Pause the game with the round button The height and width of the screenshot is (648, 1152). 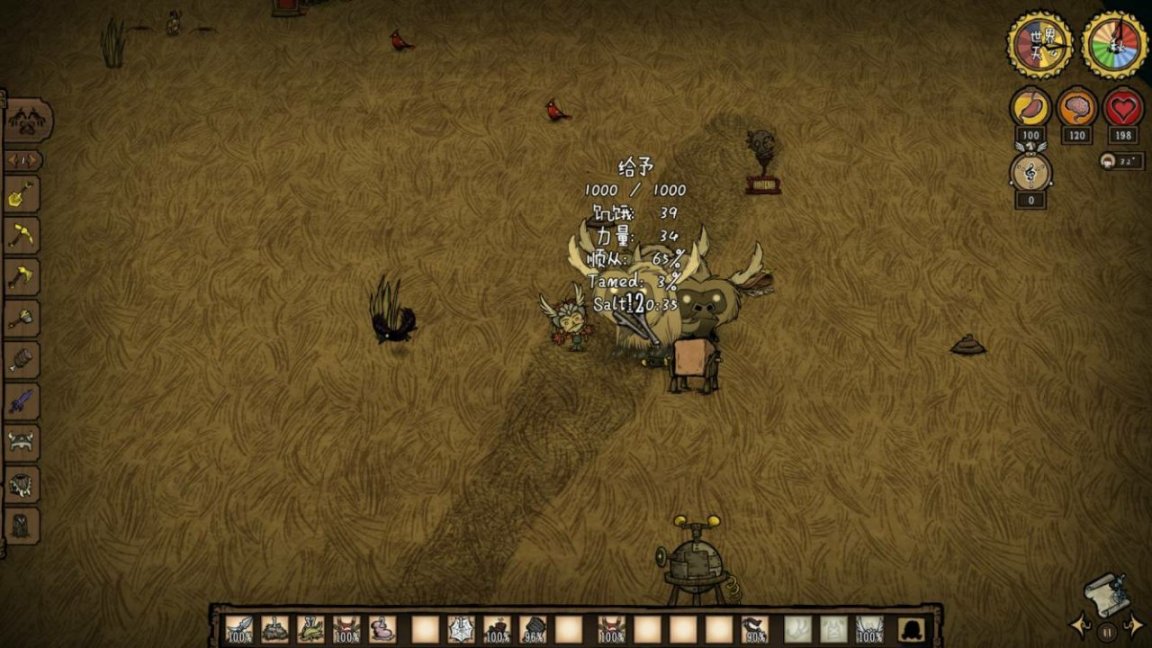pos(1107,632)
